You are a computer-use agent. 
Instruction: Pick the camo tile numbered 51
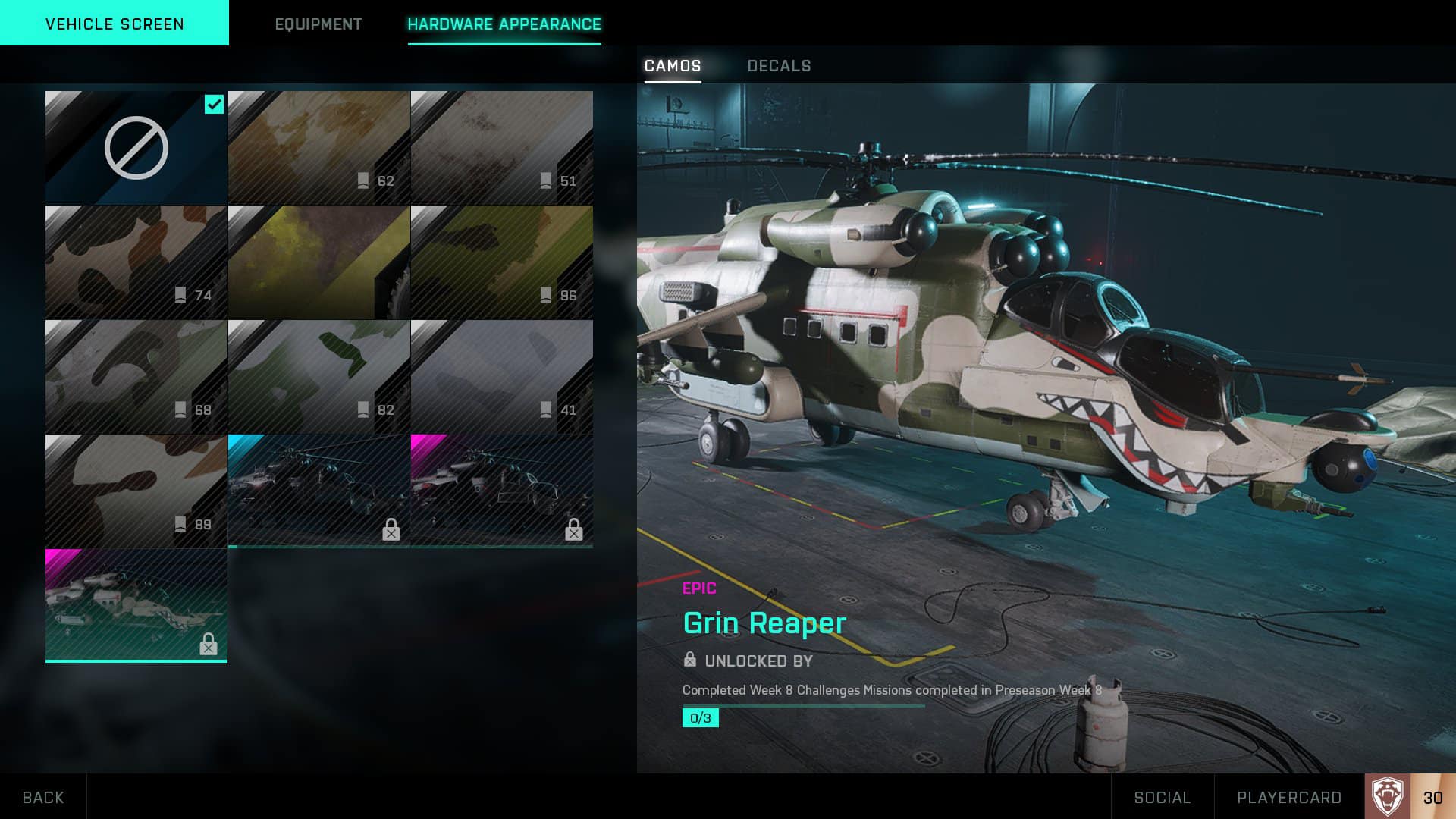(502, 148)
